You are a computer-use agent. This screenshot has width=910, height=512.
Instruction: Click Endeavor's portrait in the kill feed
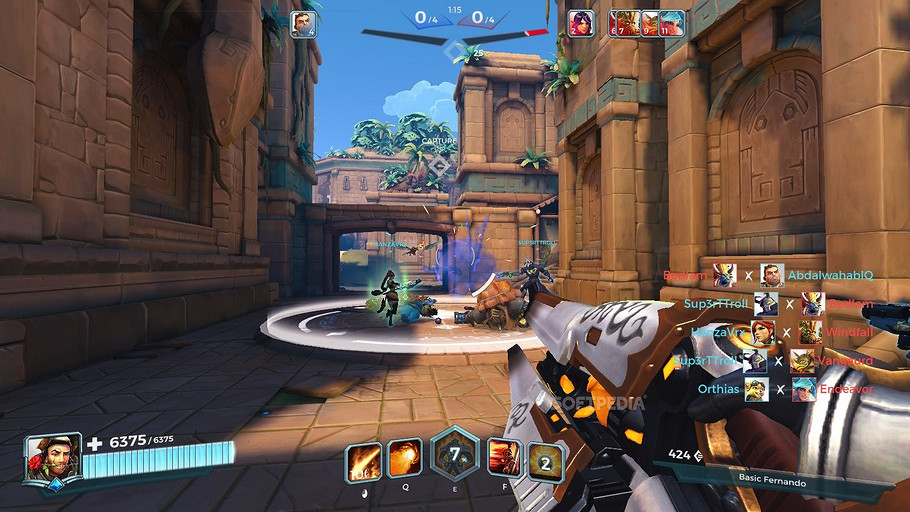(803, 389)
